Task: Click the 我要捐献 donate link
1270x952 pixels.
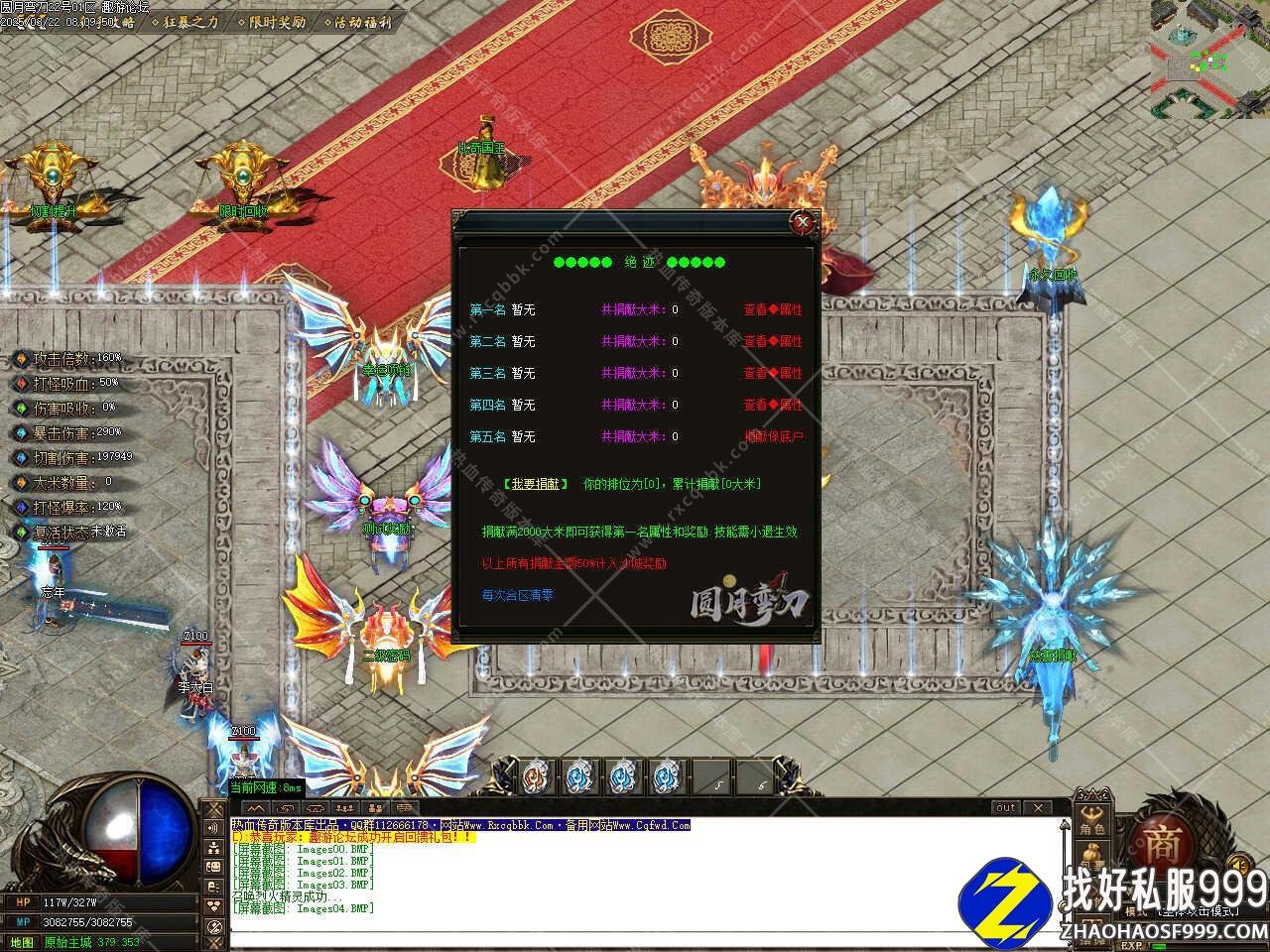Action: pyautogui.click(x=536, y=484)
